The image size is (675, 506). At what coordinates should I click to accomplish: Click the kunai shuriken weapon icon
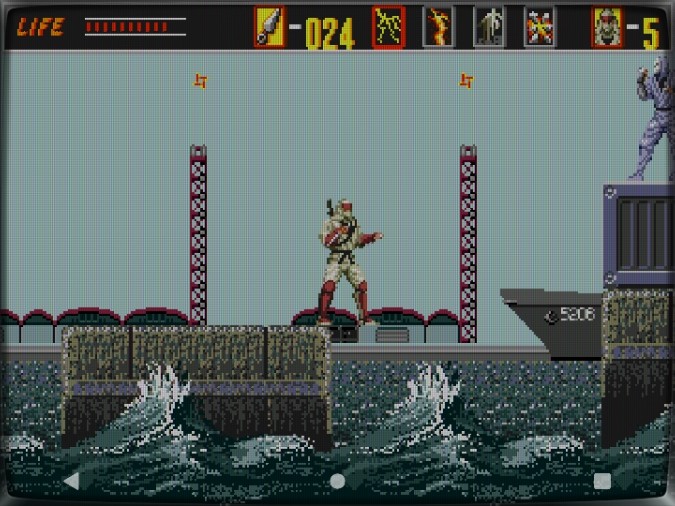coord(269,27)
